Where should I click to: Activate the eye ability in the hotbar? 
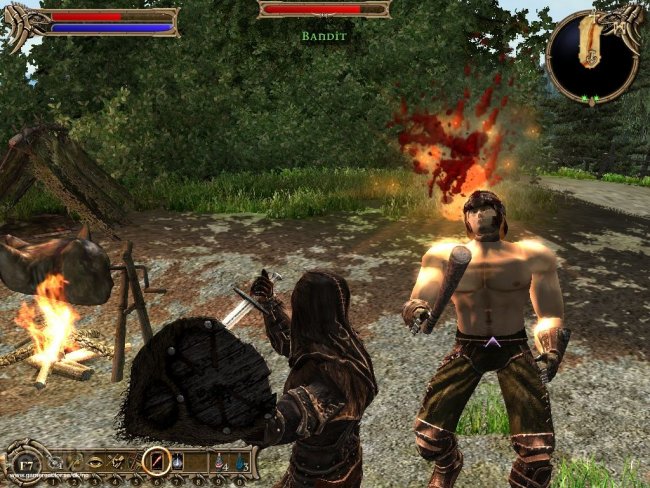tap(96, 460)
